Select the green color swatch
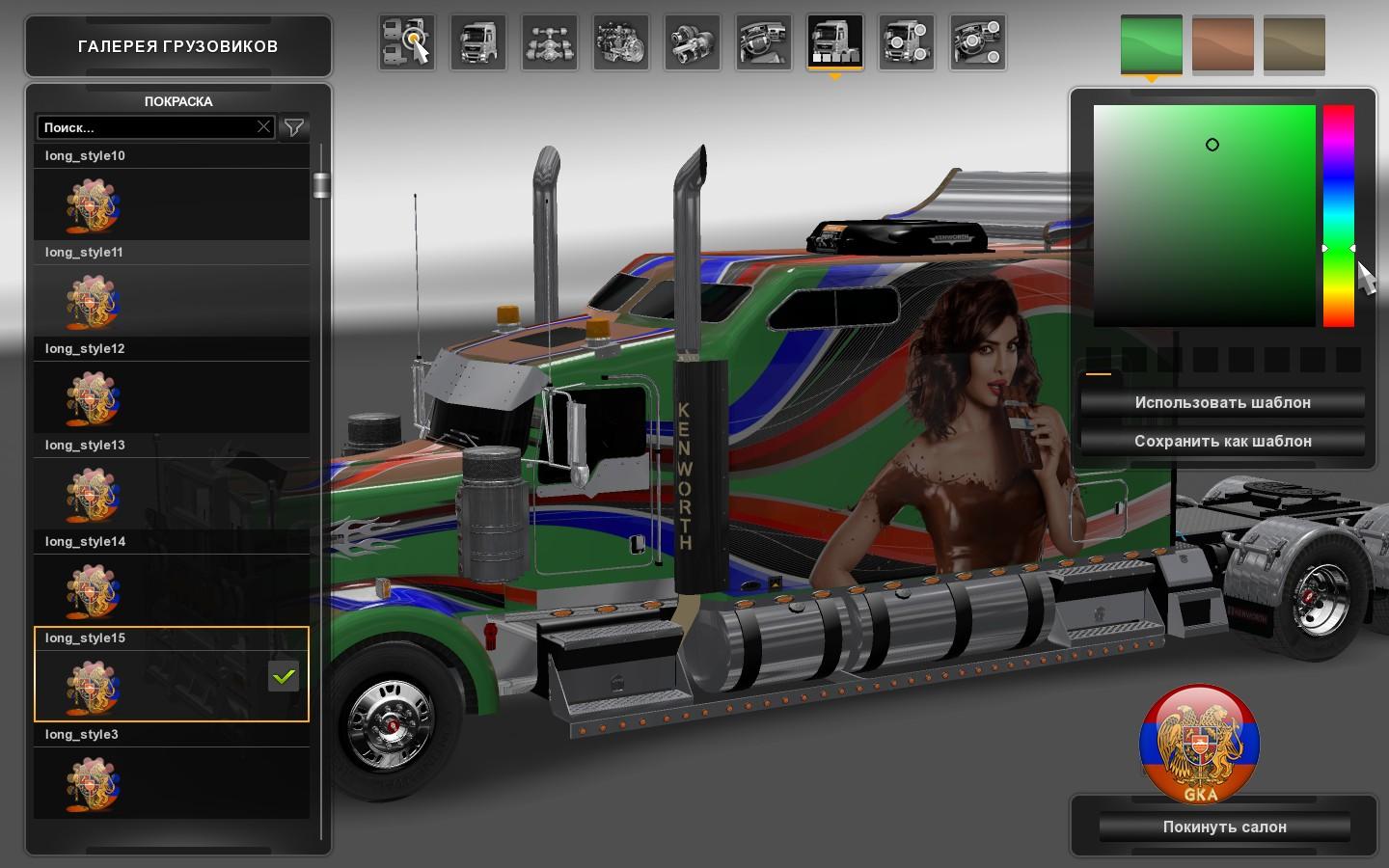1389x868 pixels. click(1151, 43)
